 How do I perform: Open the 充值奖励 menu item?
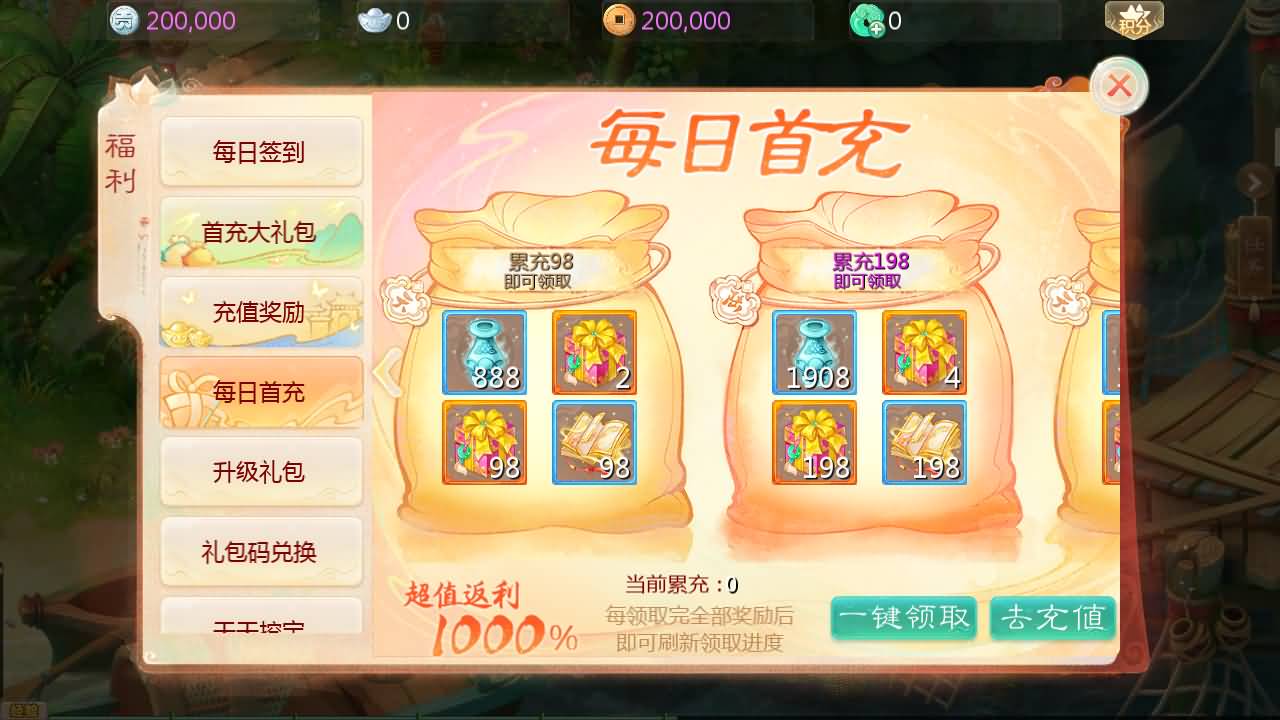tap(260, 312)
